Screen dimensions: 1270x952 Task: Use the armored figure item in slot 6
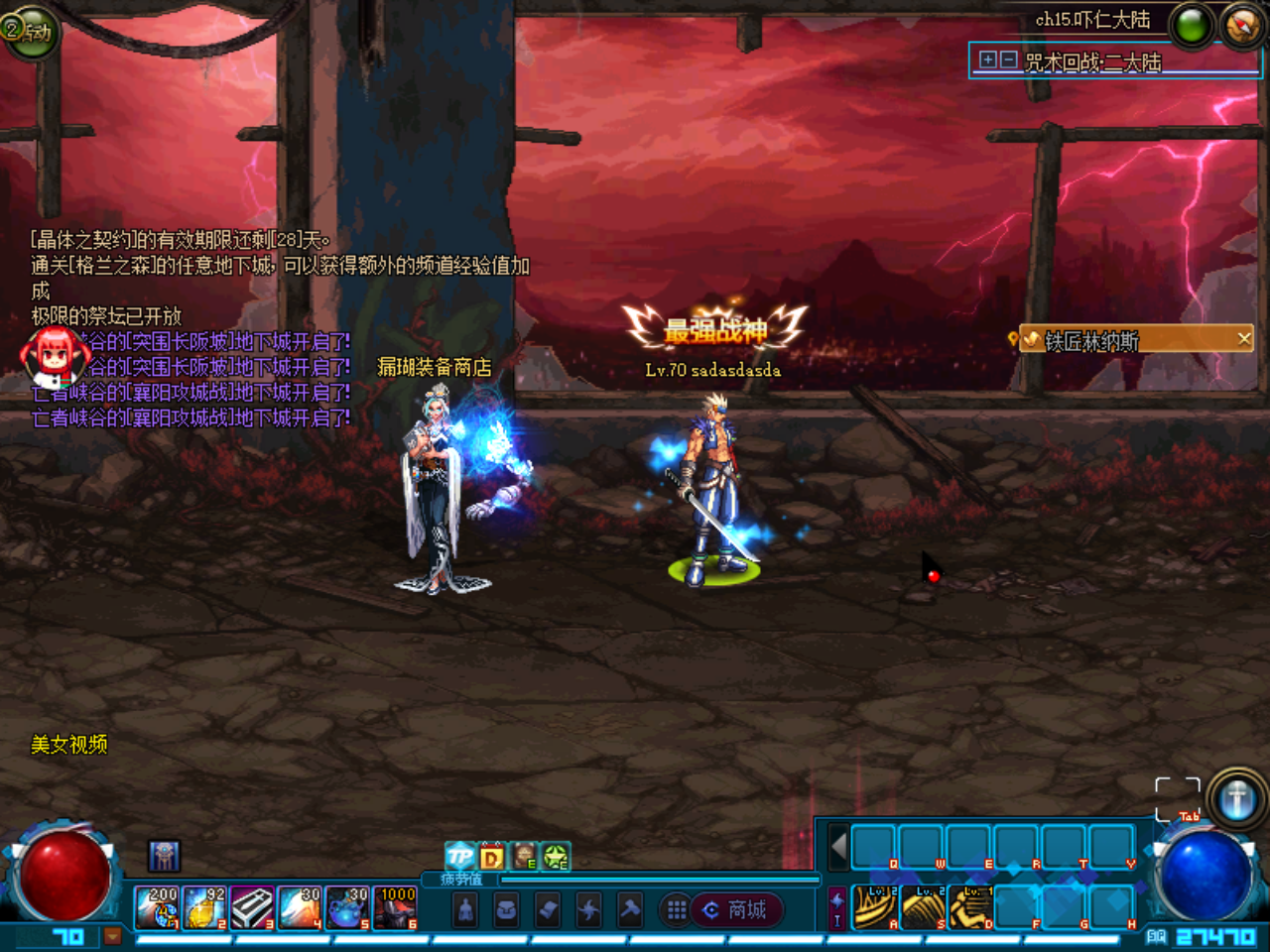click(395, 907)
